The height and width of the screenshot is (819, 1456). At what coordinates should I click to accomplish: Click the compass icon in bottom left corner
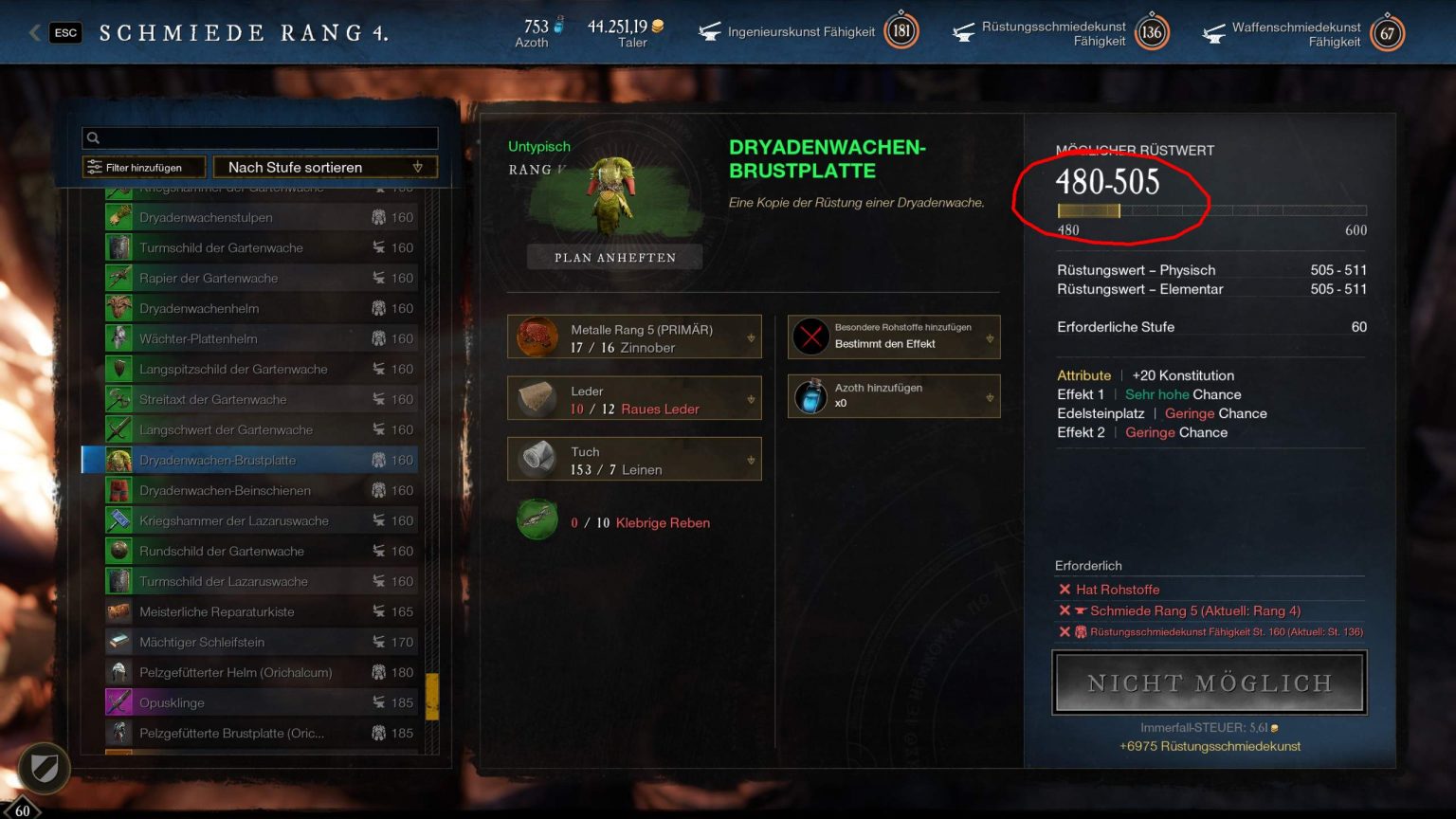pos(42,770)
